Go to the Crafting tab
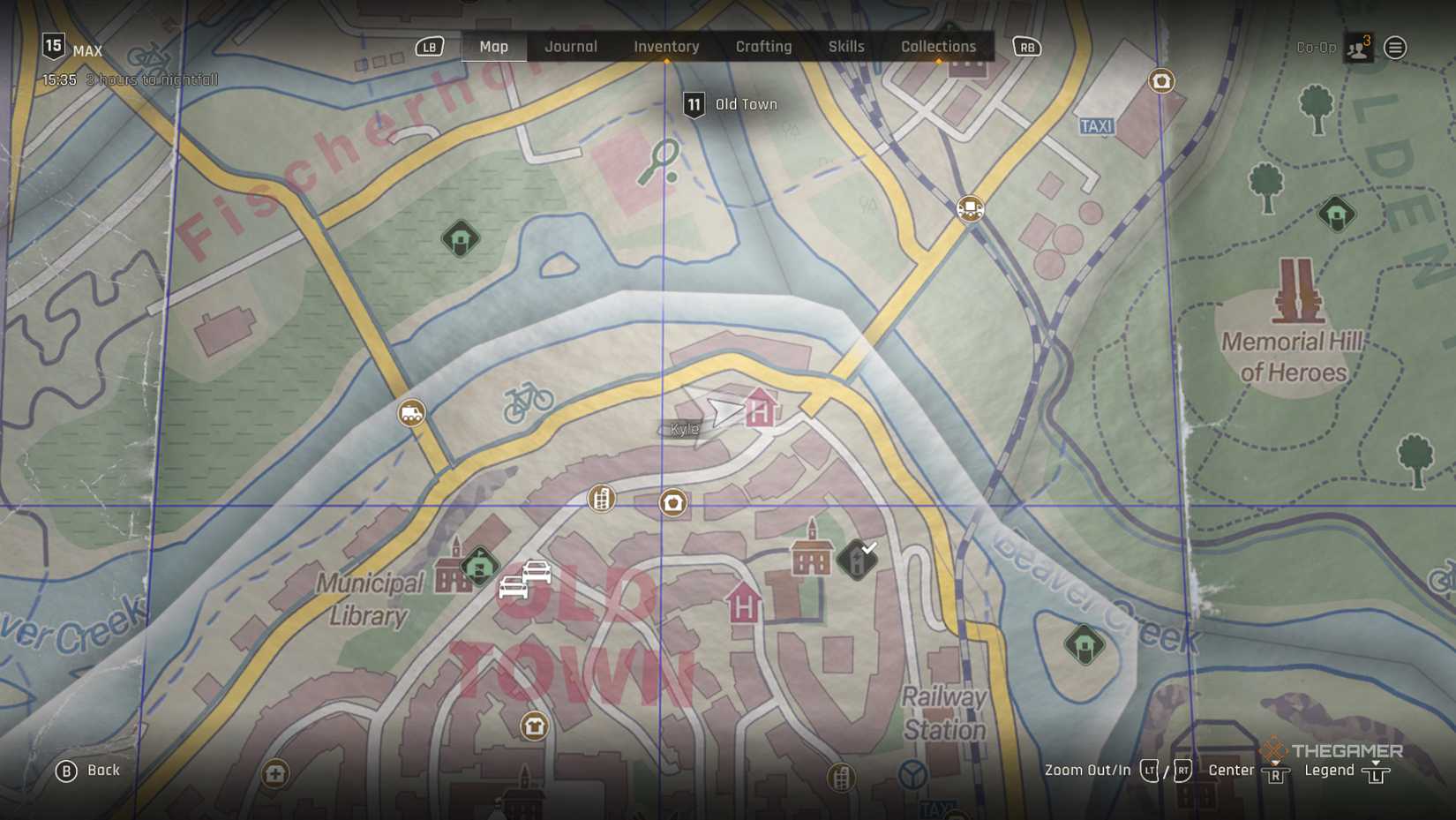The width and height of the screenshot is (1456, 820). tap(763, 47)
